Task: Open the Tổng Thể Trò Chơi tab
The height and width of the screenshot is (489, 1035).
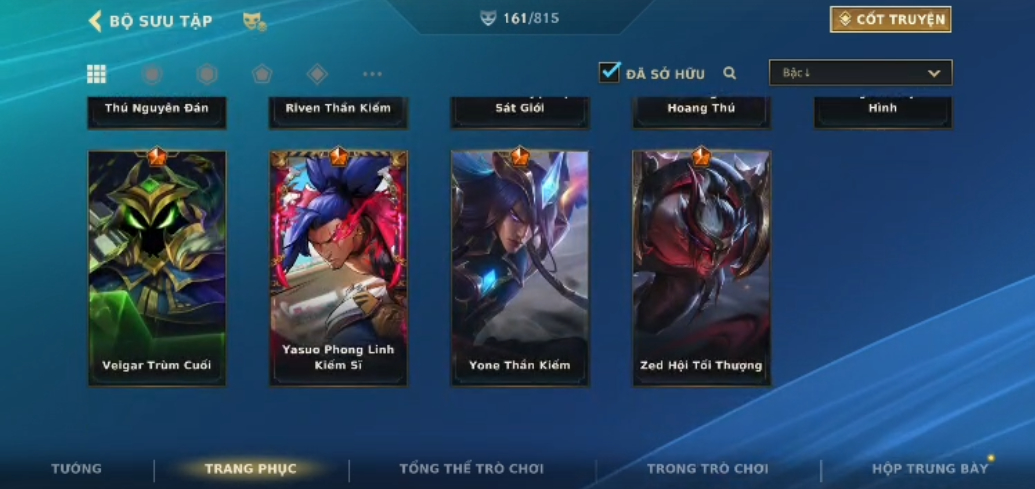Action: point(471,469)
